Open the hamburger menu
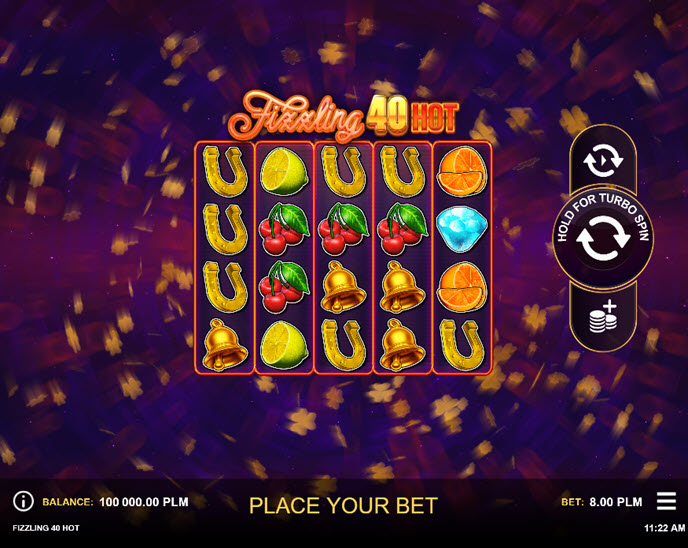 coord(666,501)
